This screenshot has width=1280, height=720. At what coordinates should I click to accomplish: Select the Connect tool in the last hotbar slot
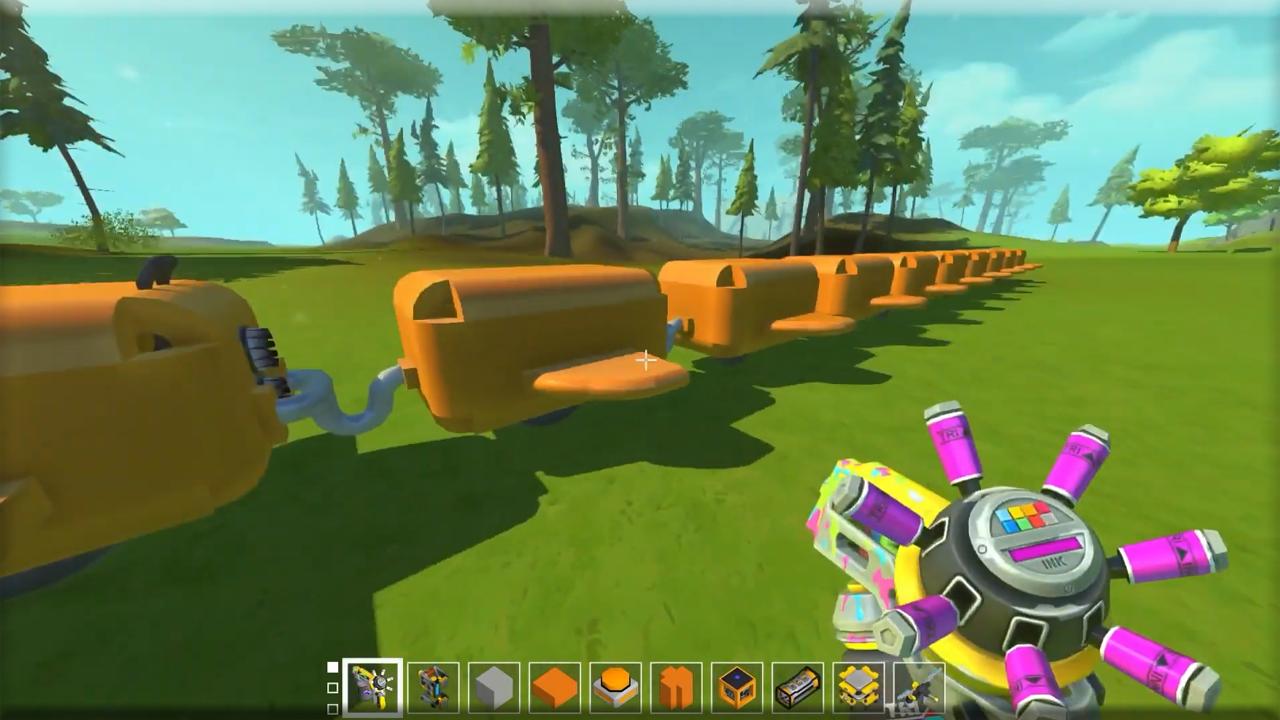tap(919, 686)
